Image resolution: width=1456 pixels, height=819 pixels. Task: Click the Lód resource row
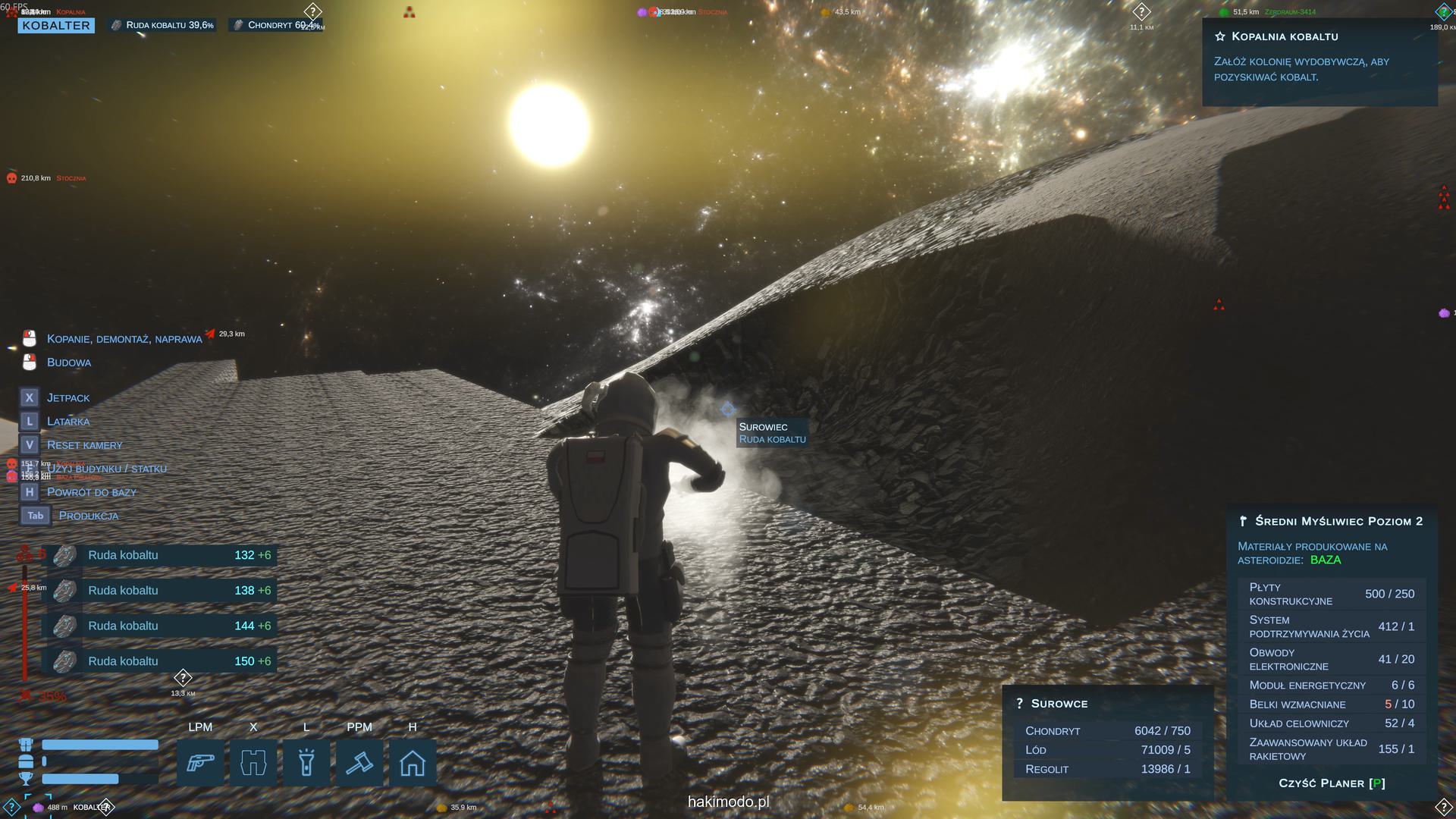1107,750
